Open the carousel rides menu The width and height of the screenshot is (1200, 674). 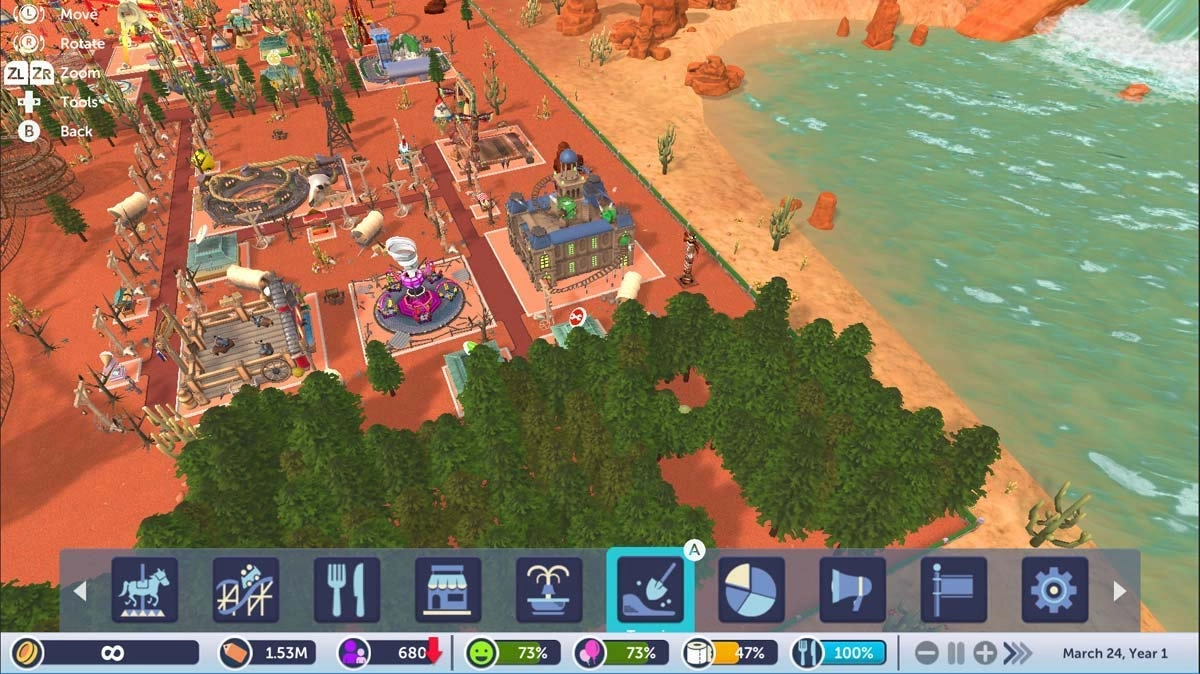coord(145,590)
